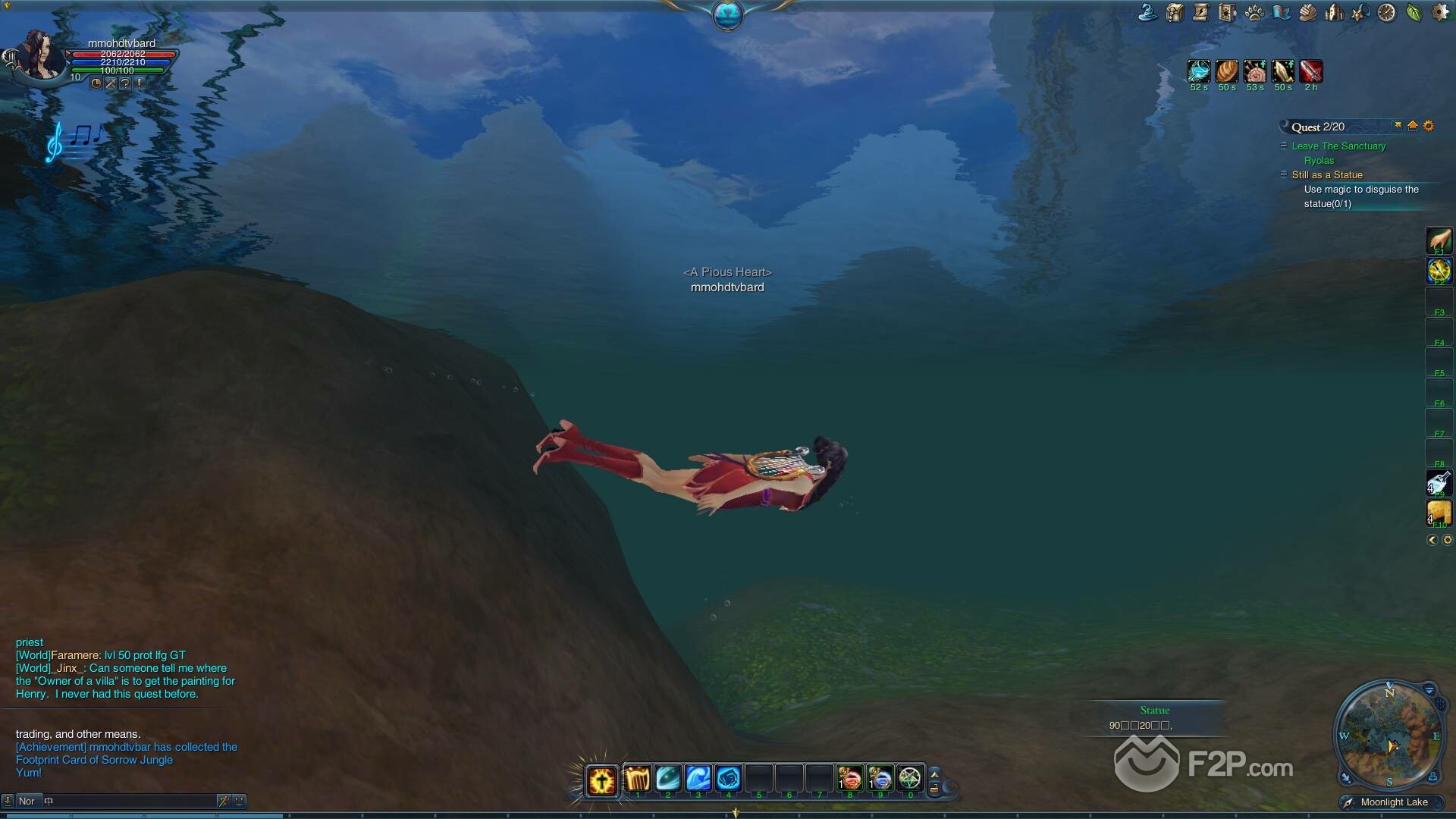Click the green leaf menu icon

pyautogui.click(x=1414, y=12)
